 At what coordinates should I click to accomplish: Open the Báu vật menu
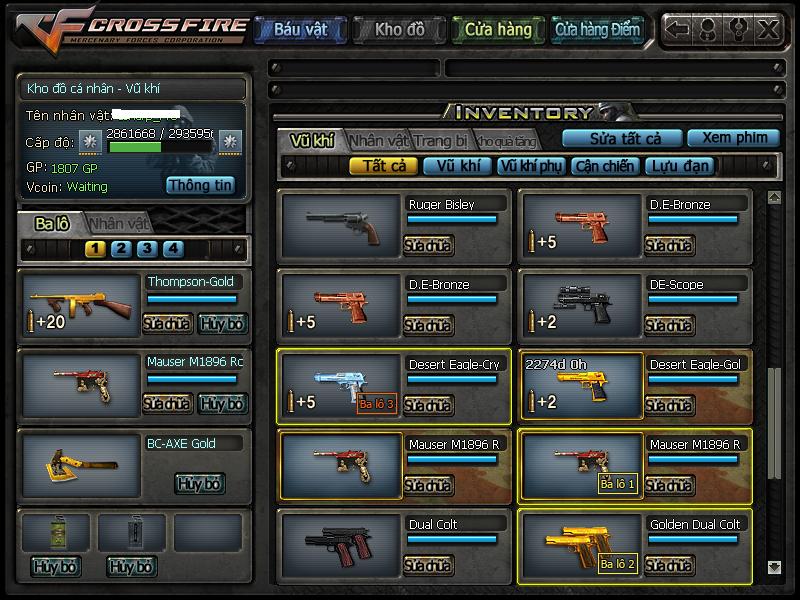click(300, 30)
